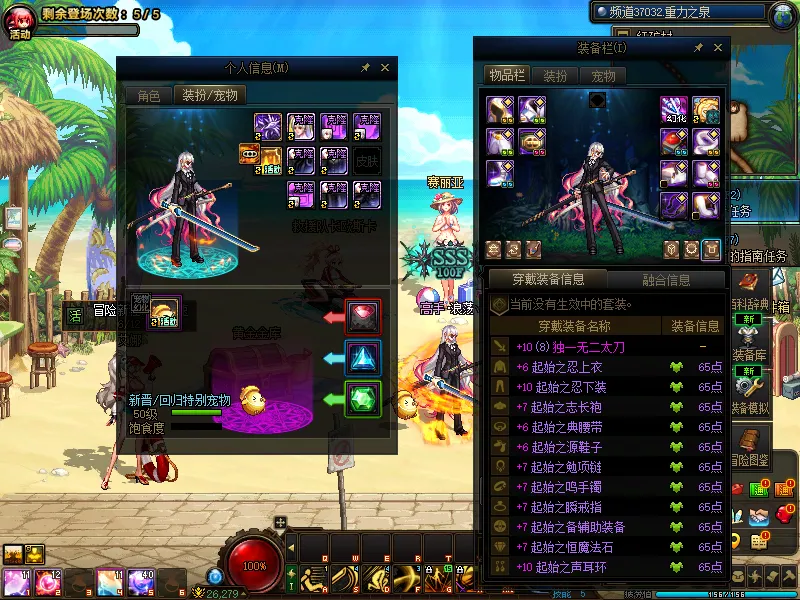The height and width of the screenshot is (600, 800).
Task: Open the 宠物 pet tab in equipment window
Action: click(x=603, y=76)
